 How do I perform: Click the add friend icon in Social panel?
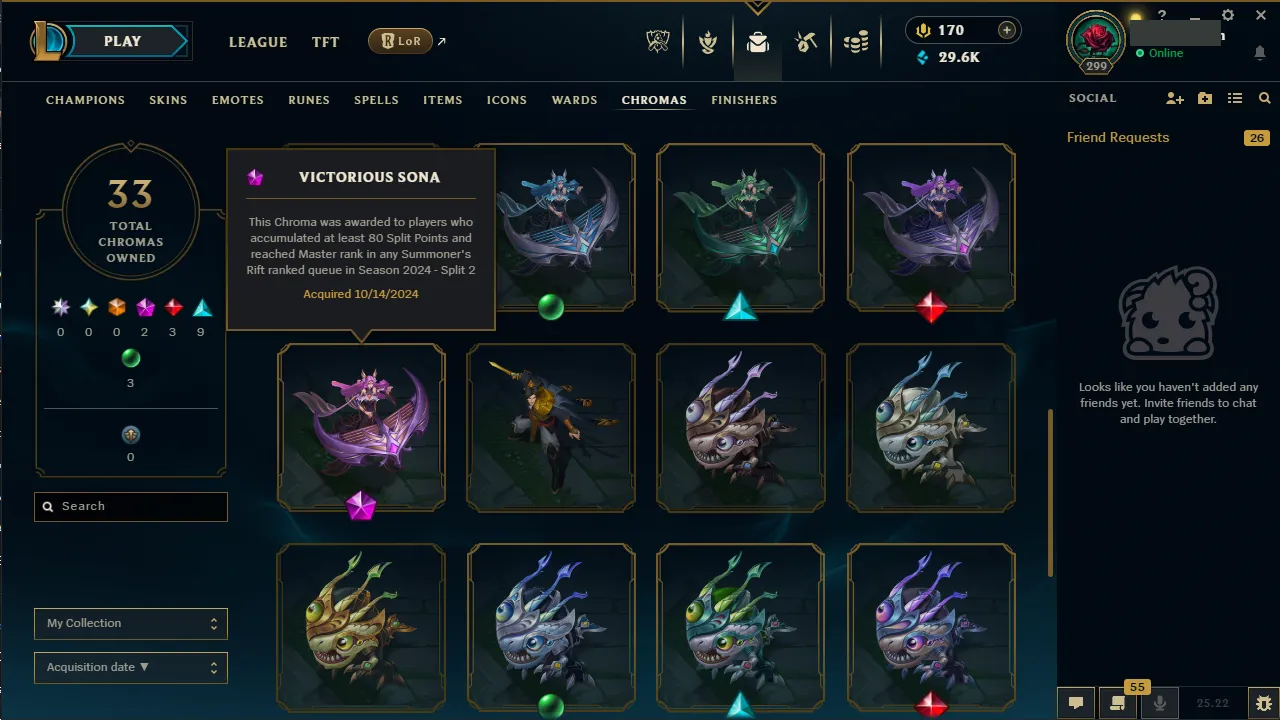point(1174,98)
